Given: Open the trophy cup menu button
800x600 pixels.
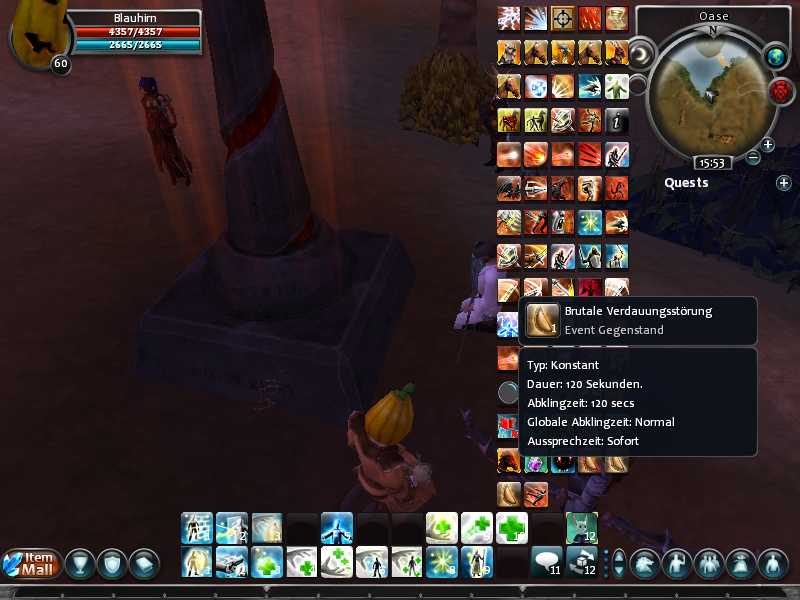Looking at the screenshot, I should point(80,564).
